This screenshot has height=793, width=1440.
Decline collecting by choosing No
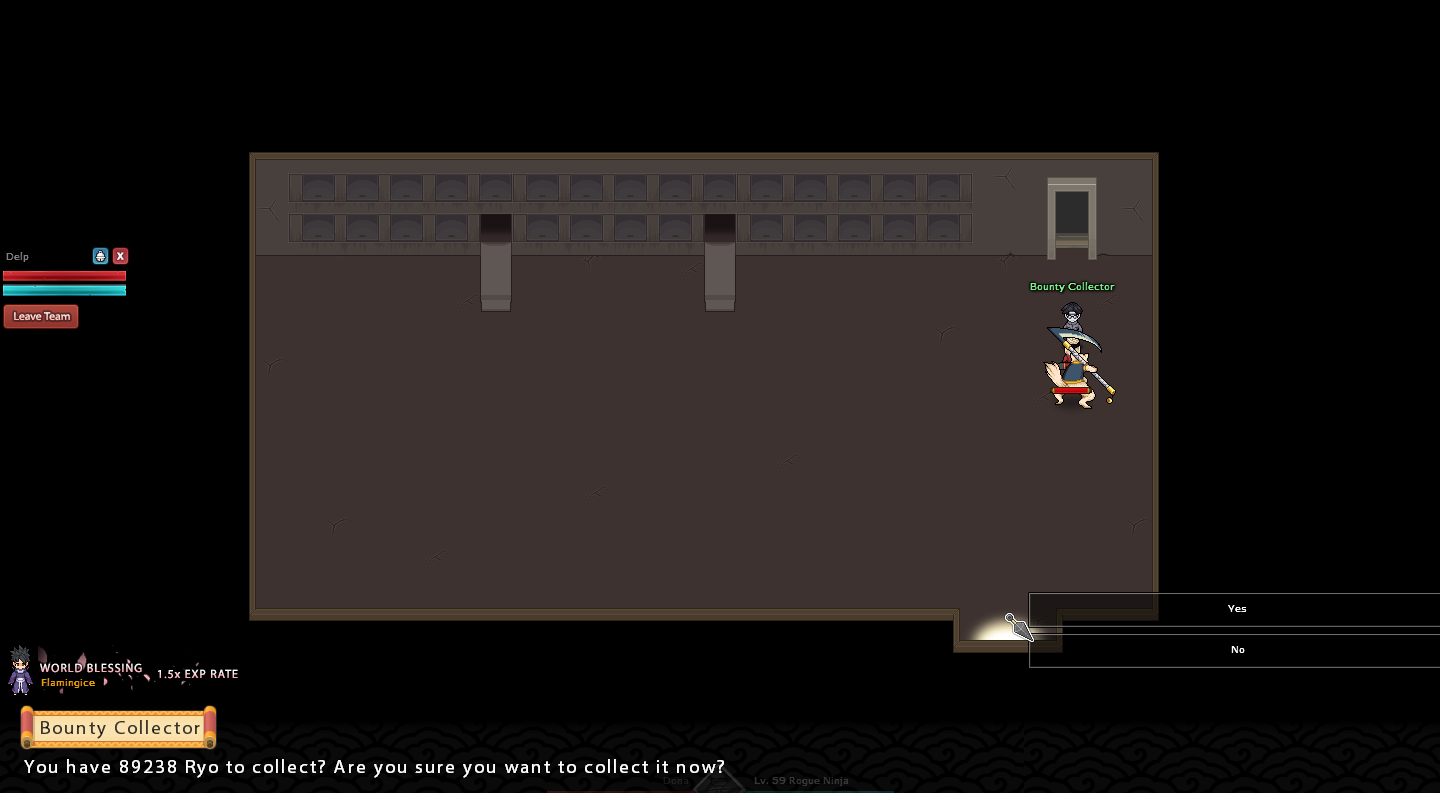tap(1236, 650)
